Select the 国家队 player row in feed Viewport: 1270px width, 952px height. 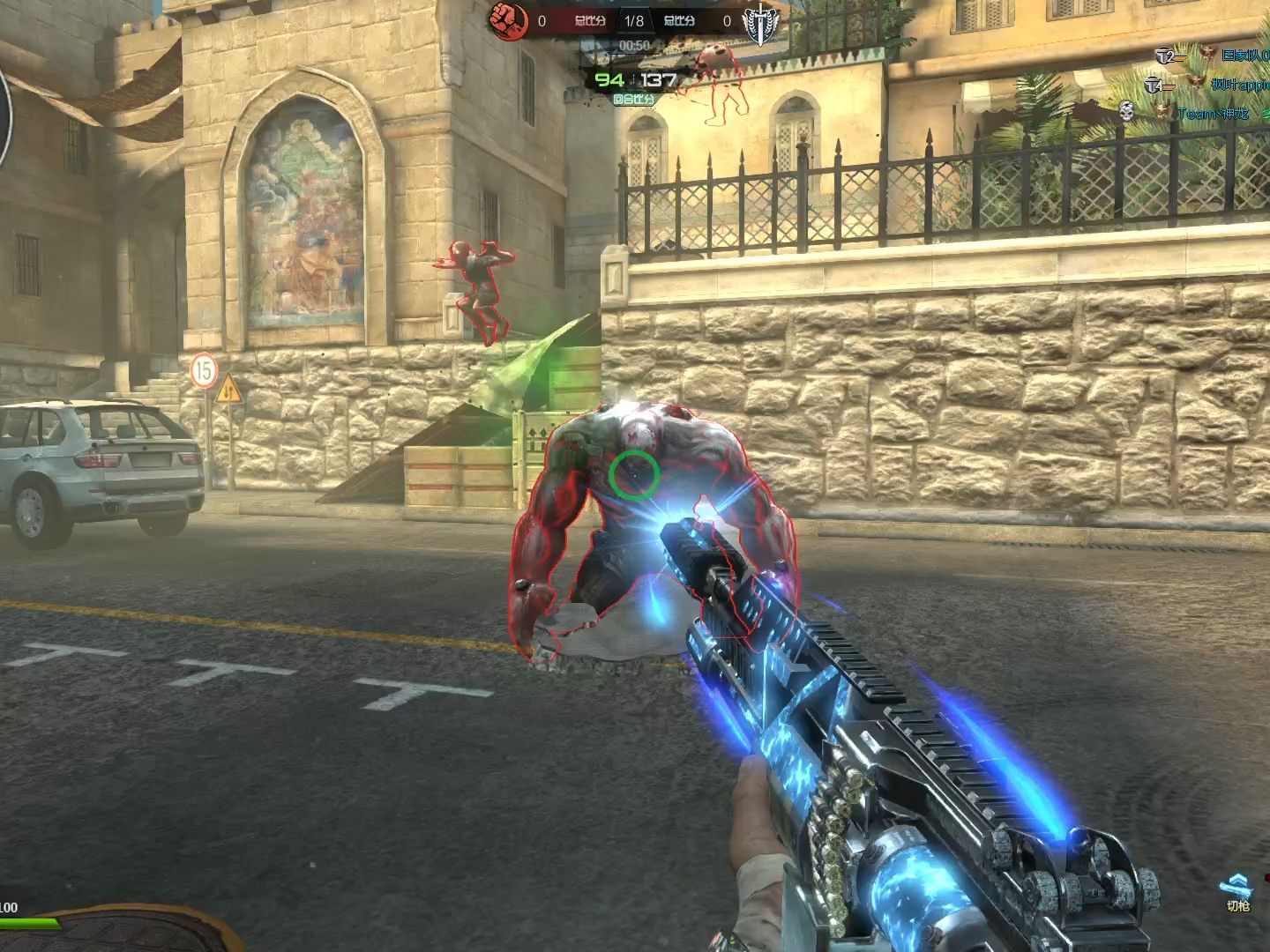(x=1244, y=56)
